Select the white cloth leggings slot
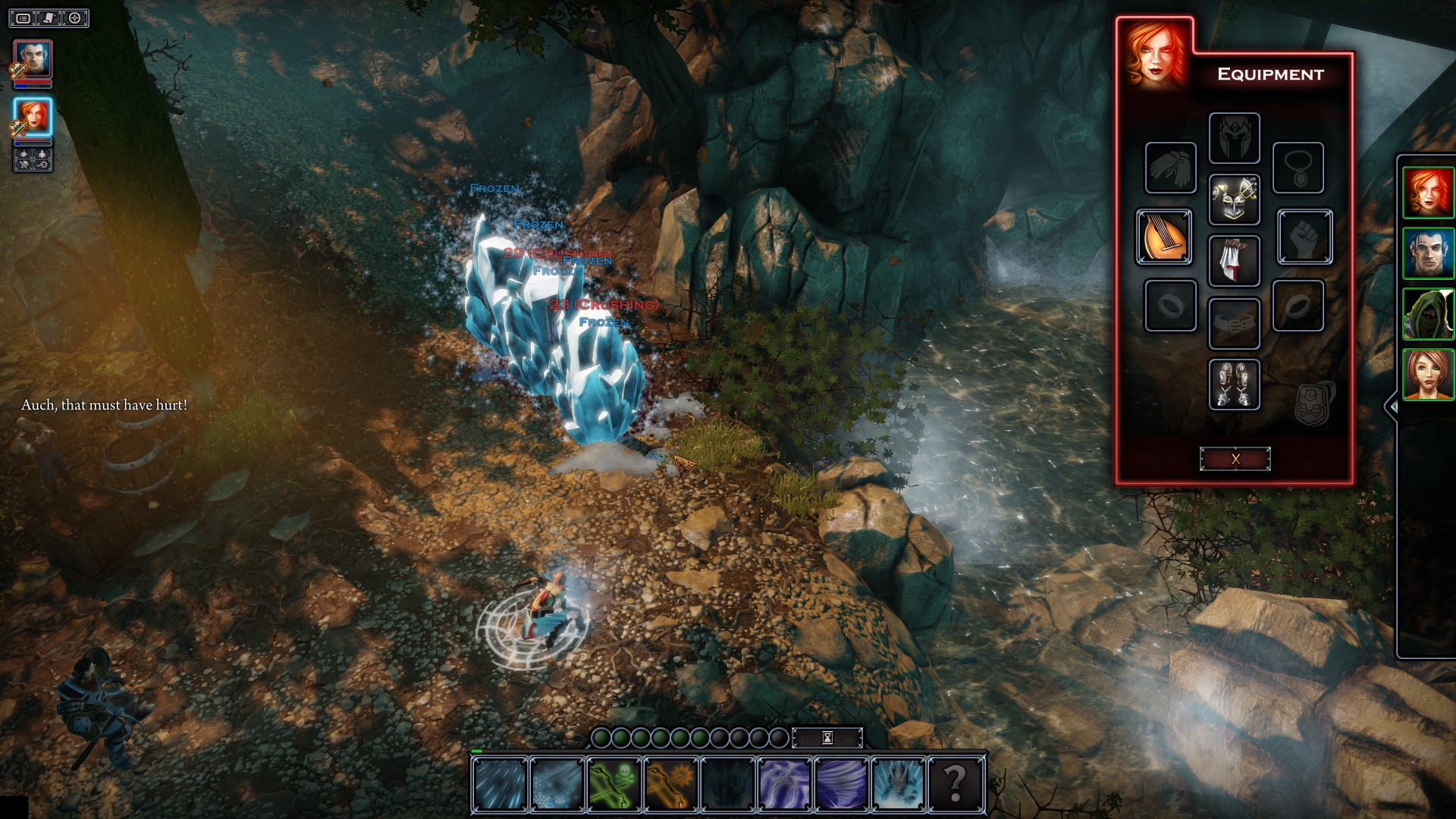The width and height of the screenshot is (1456, 819). (1234, 261)
